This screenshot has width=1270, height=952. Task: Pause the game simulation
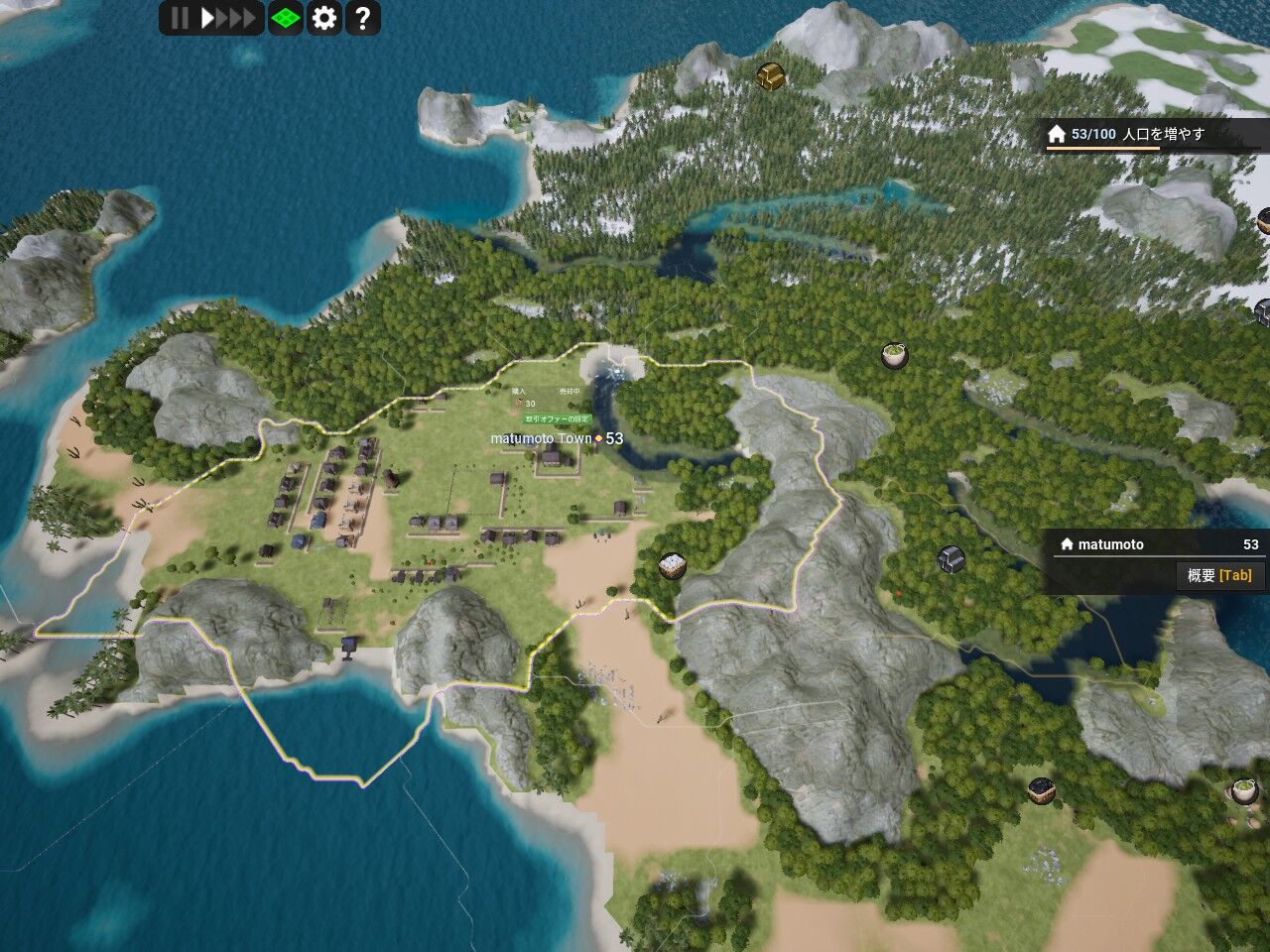pyautogui.click(x=180, y=18)
